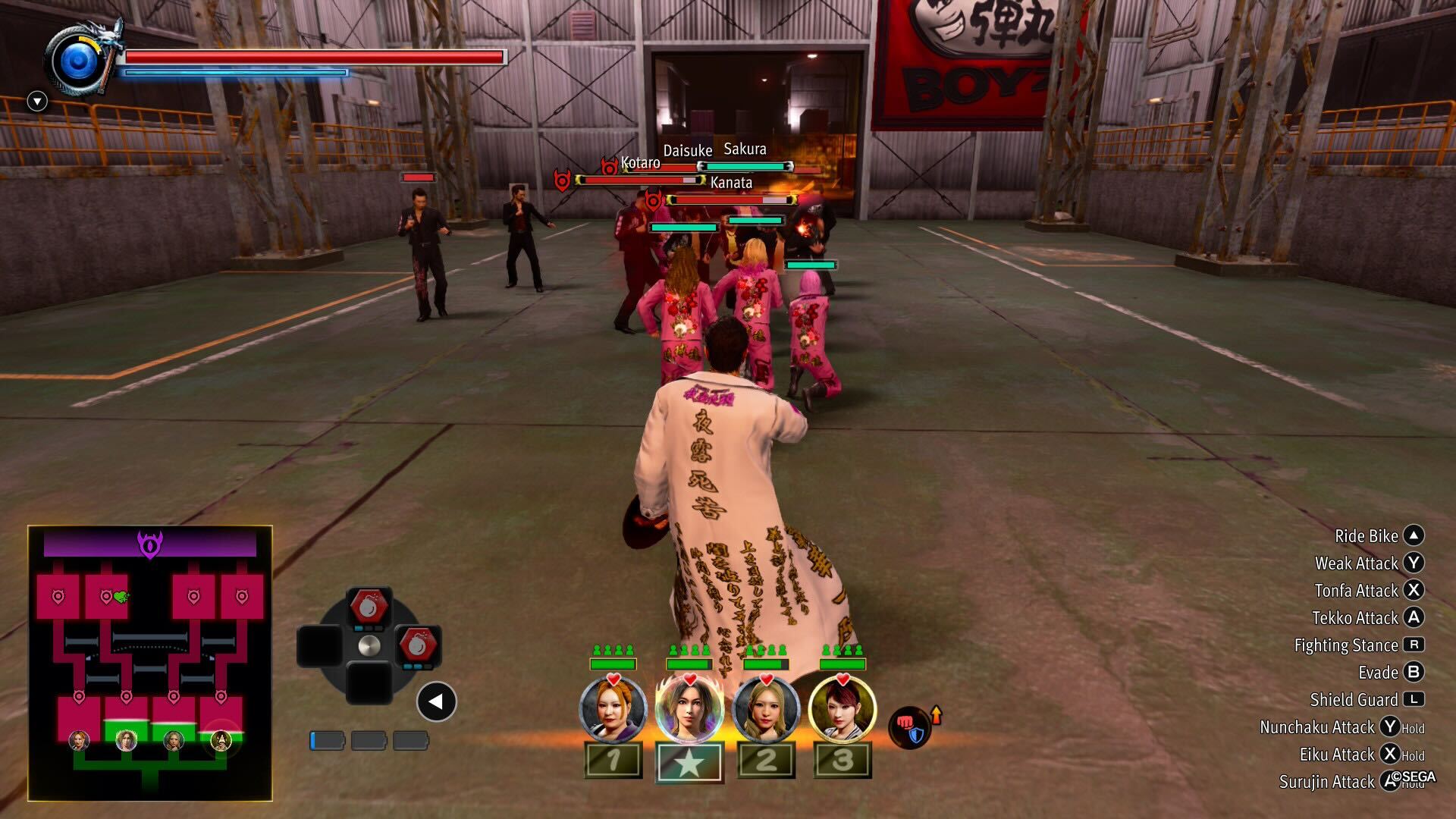Click the white left-arrow circle button
1456x819 pixels.
point(436,702)
